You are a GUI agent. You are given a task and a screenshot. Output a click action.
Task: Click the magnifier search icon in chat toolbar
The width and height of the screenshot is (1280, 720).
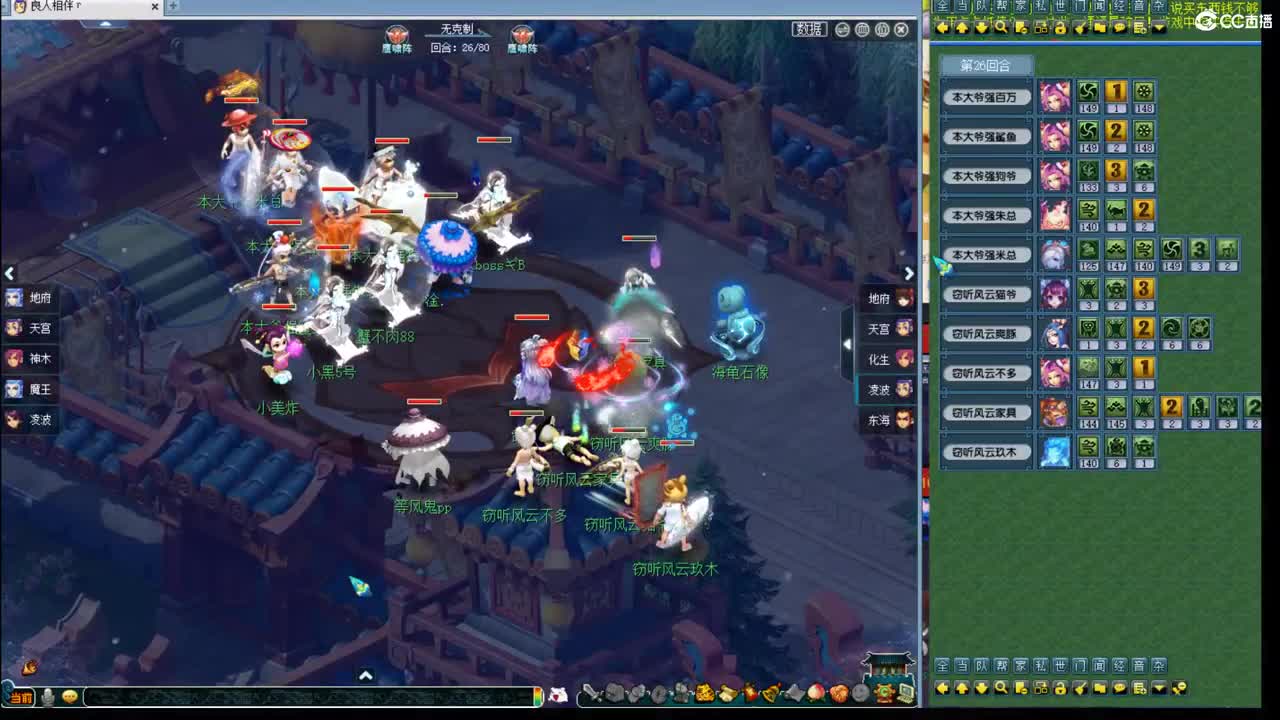(1002, 688)
